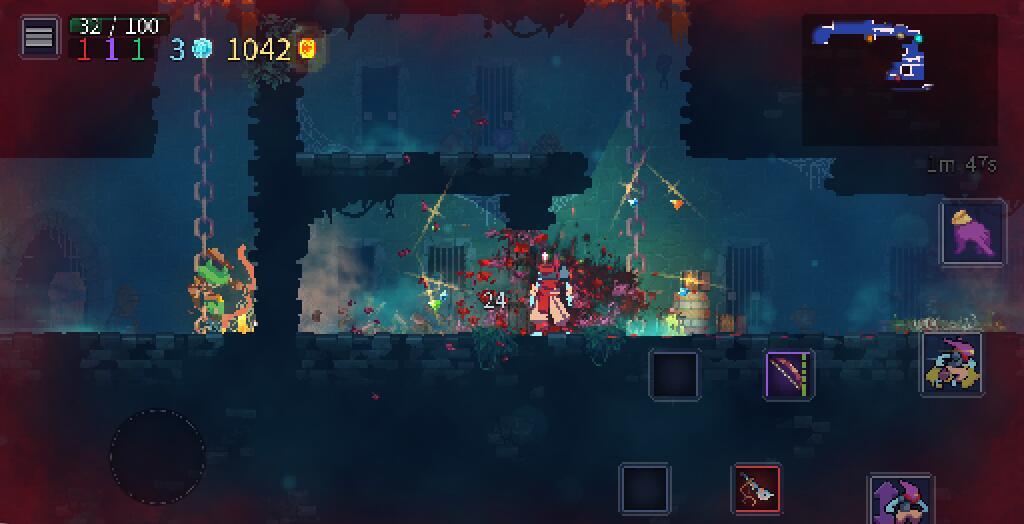Attack with the red-bordered crossbow slot

pyautogui.click(x=757, y=489)
